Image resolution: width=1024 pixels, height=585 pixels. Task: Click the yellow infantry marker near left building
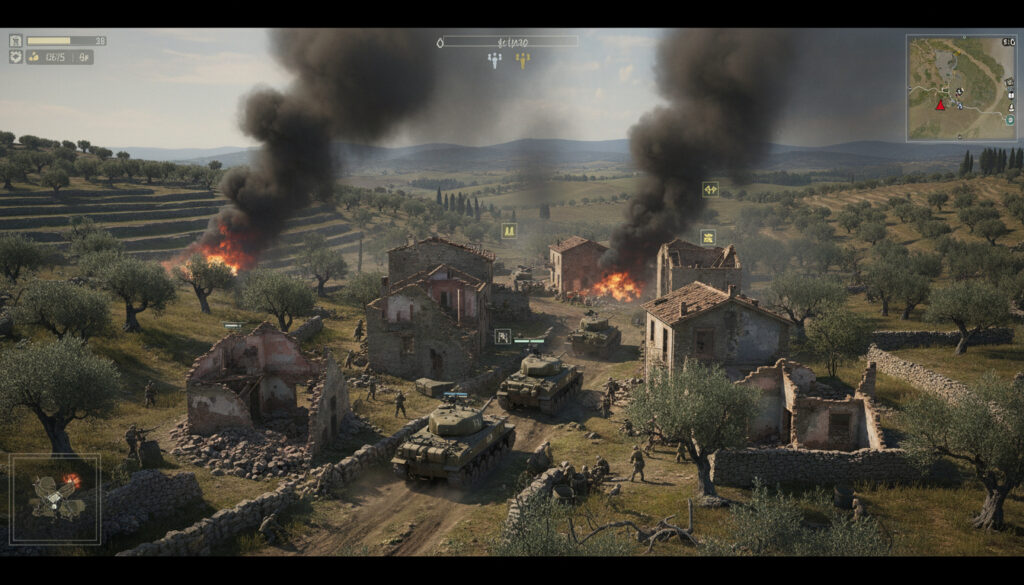tap(509, 231)
